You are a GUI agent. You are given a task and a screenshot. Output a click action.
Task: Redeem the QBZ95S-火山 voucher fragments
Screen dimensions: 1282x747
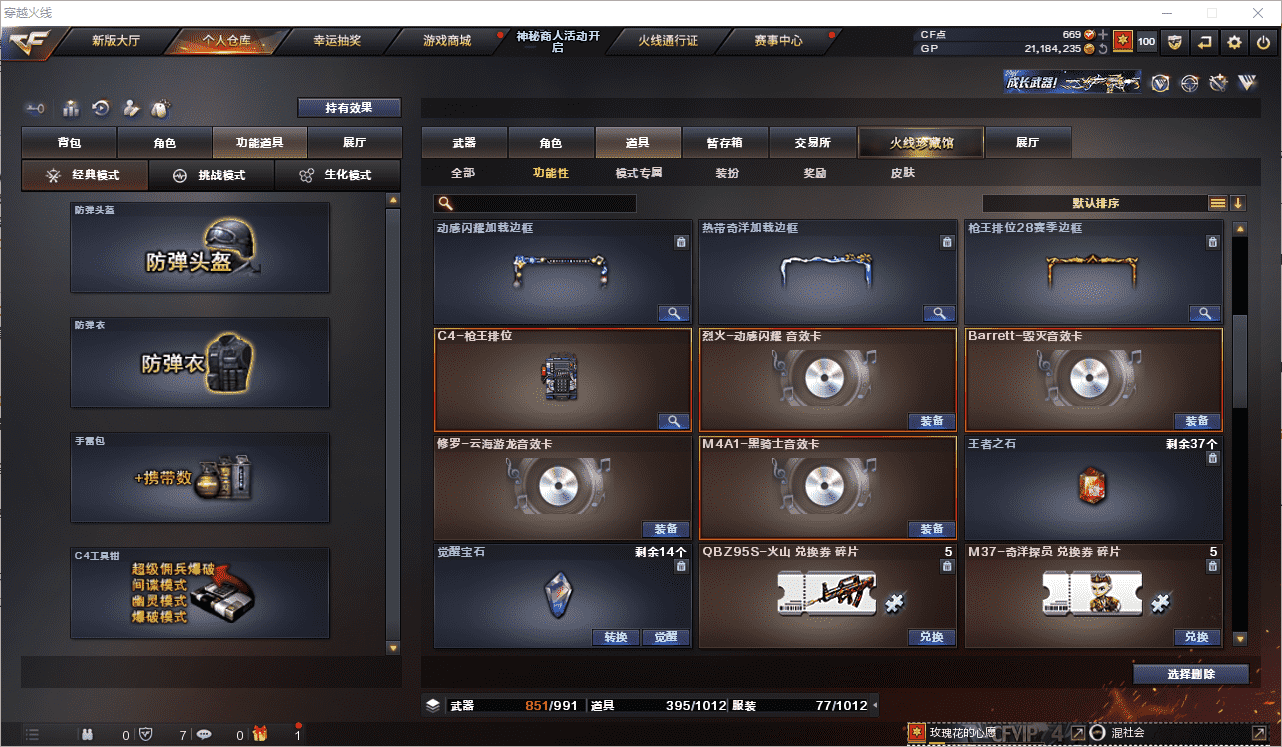931,637
